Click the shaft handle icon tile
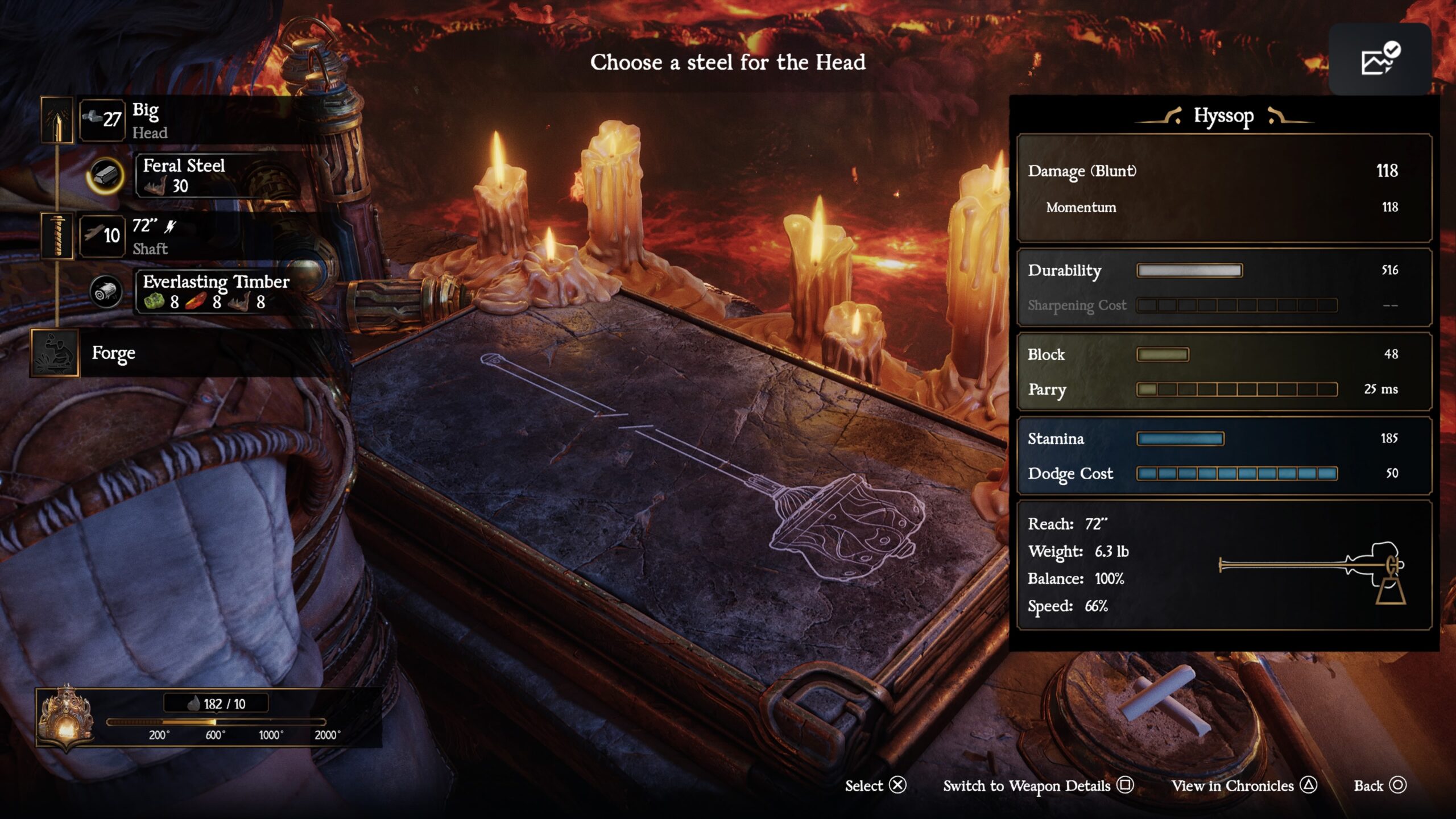1456x819 pixels. pyautogui.click(x=57, y=236)
